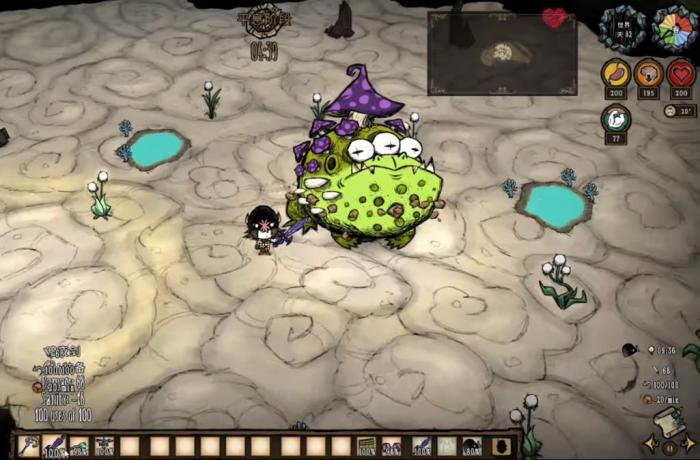
Task: Click the sanity brain meter
Action: click(648, 74)
